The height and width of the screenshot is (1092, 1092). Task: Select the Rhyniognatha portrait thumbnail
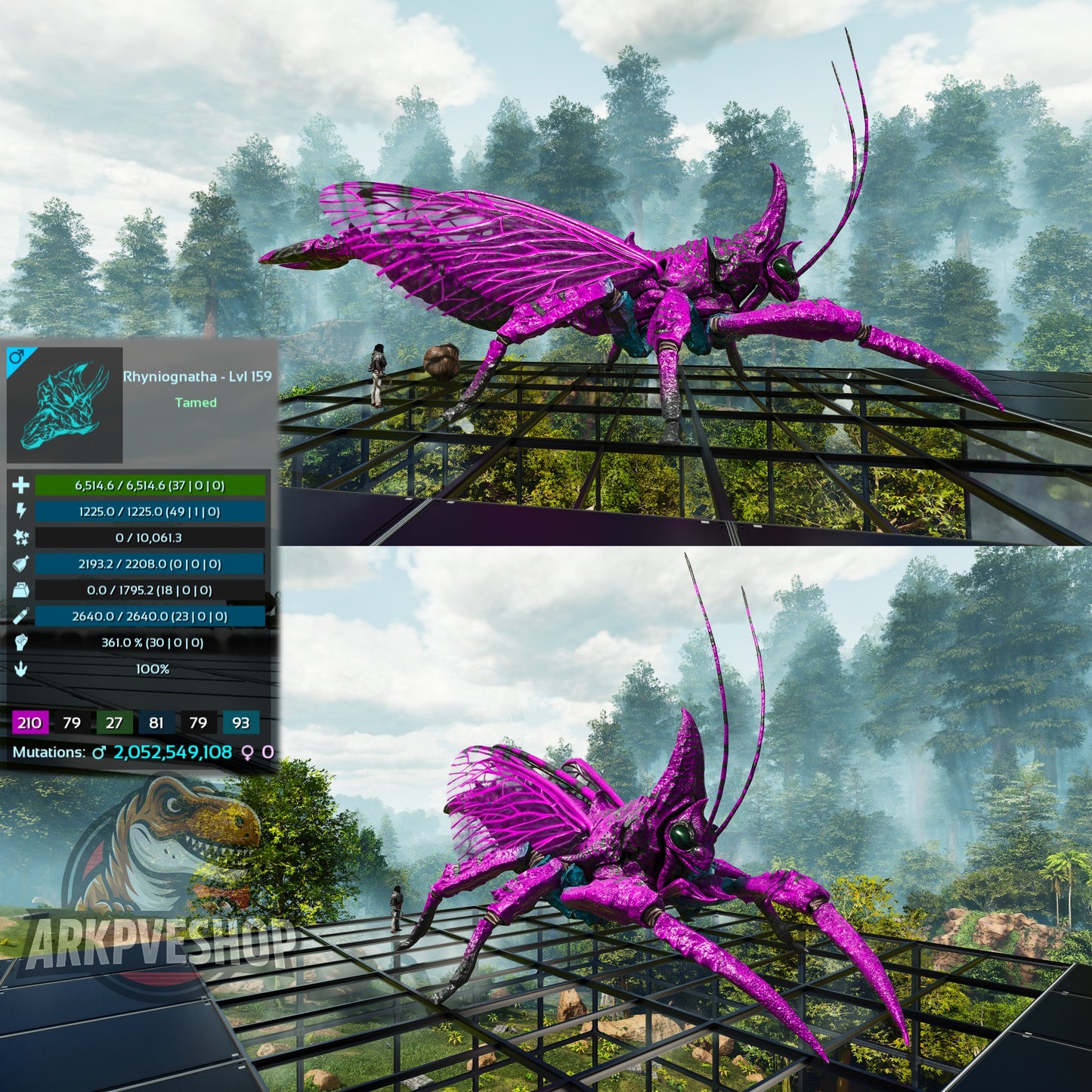pyautogui.click(x=65, y=405)
